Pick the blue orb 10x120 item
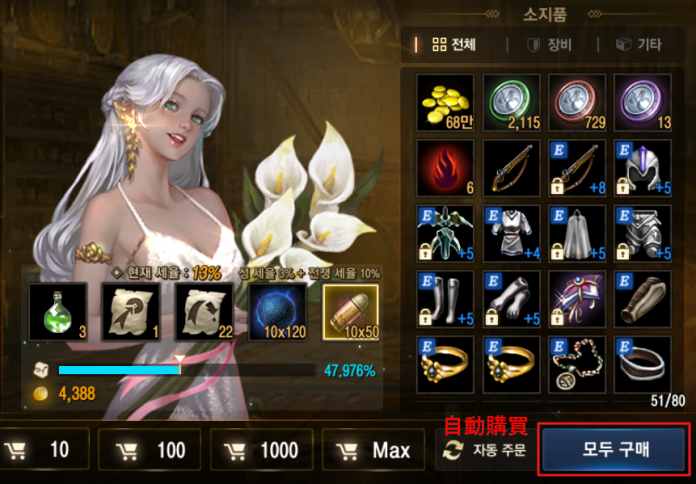Viewport: 696px width, 484px height. pyautogui.click(x=278, y=311)
